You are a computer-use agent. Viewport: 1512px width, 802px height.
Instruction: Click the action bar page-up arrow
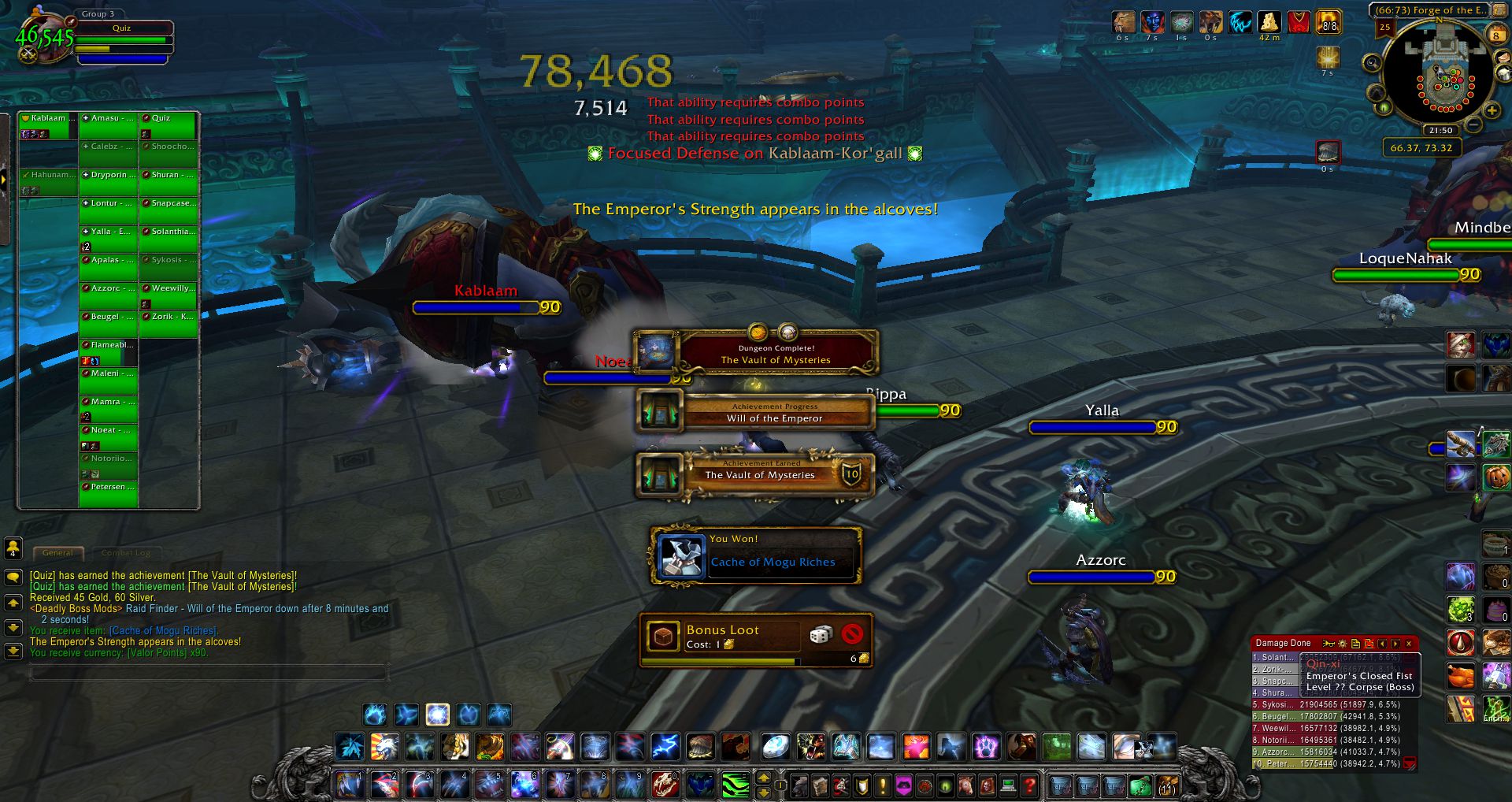coord(763,778)
